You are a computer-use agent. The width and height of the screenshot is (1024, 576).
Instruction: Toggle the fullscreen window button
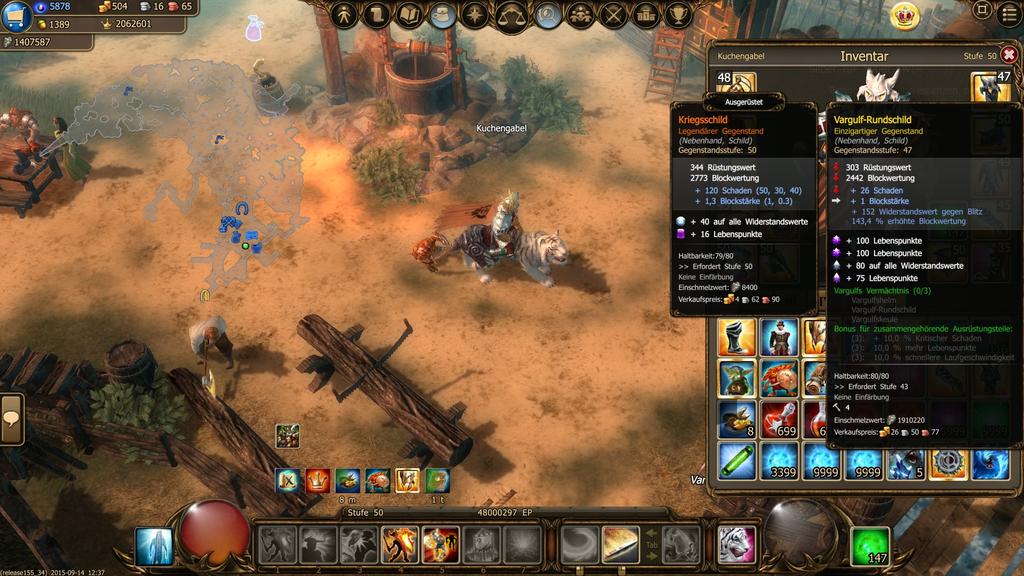(x=983, y=11)
